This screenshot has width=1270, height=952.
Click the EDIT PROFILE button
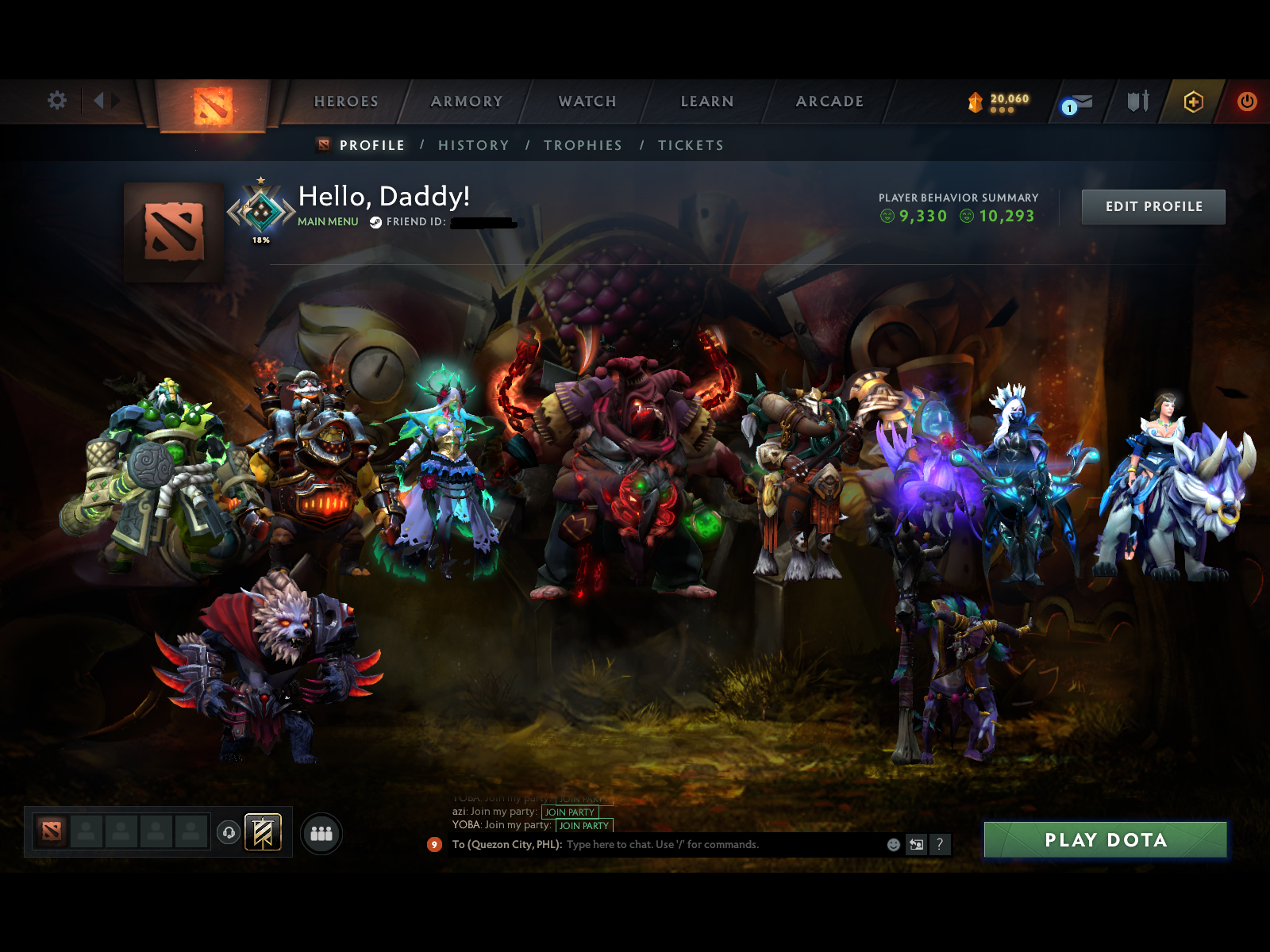1153,206
